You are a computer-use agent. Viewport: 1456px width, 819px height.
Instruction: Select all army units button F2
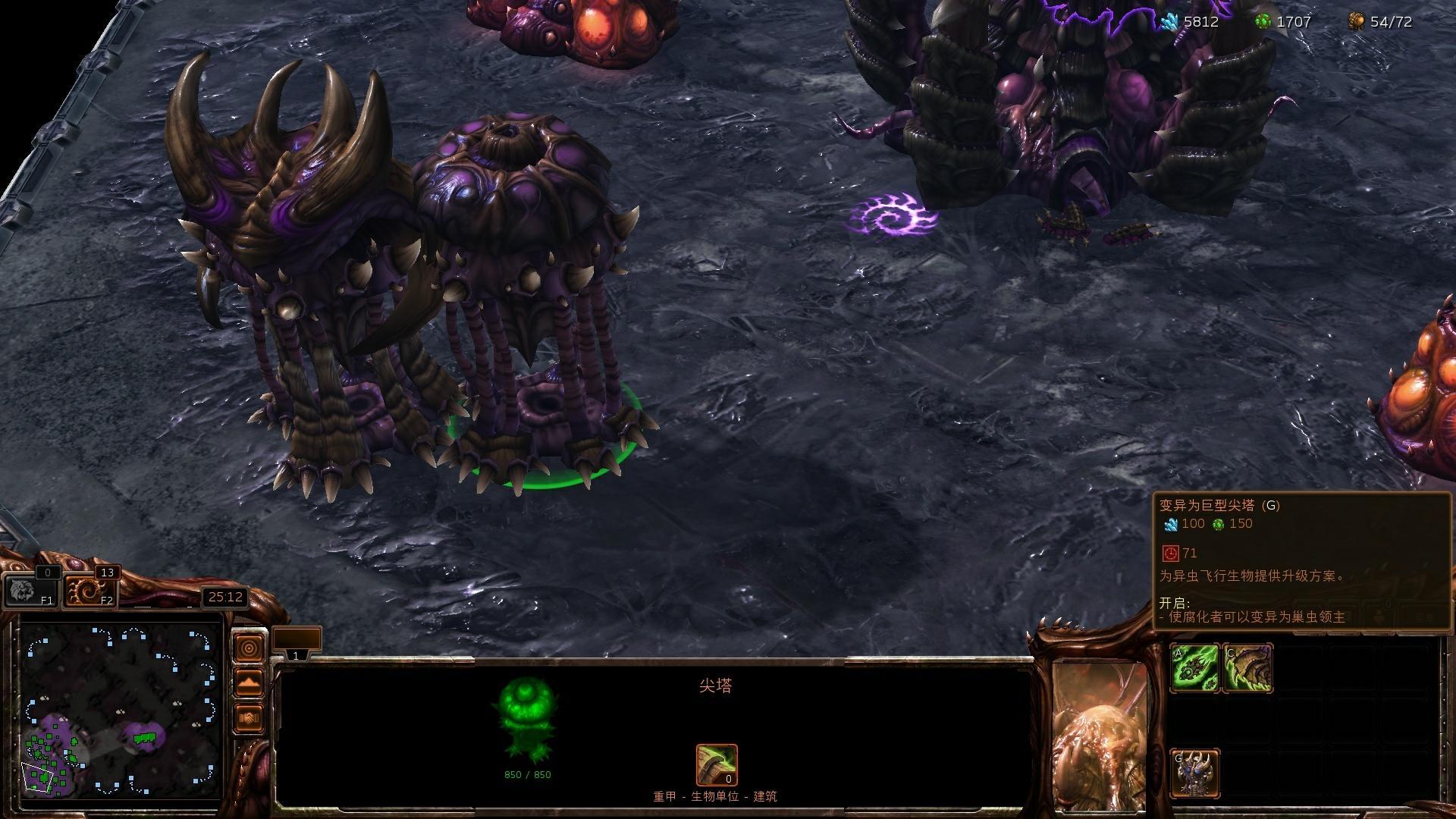click(91, 590)
